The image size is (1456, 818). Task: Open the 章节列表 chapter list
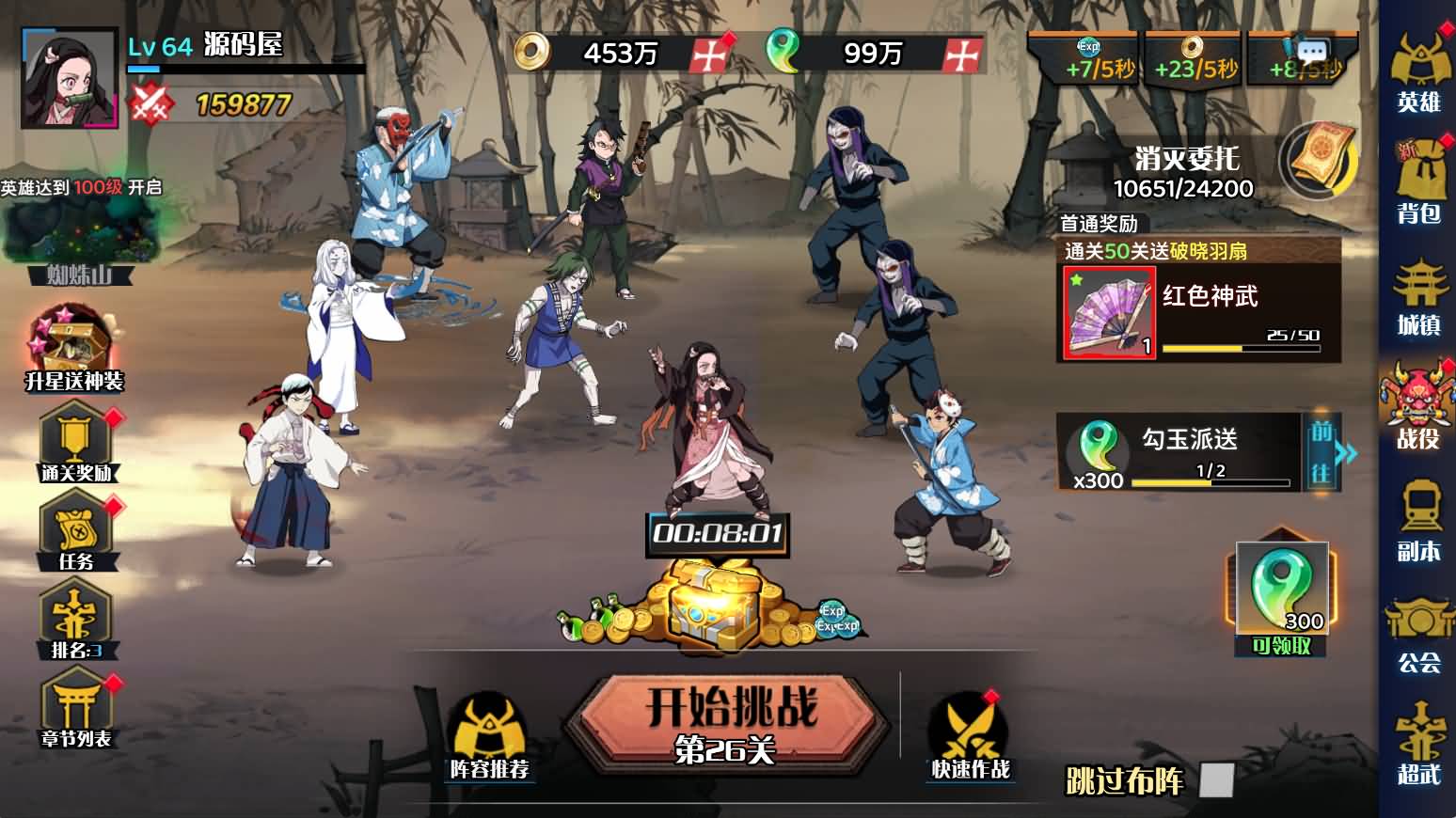point(75,711)
